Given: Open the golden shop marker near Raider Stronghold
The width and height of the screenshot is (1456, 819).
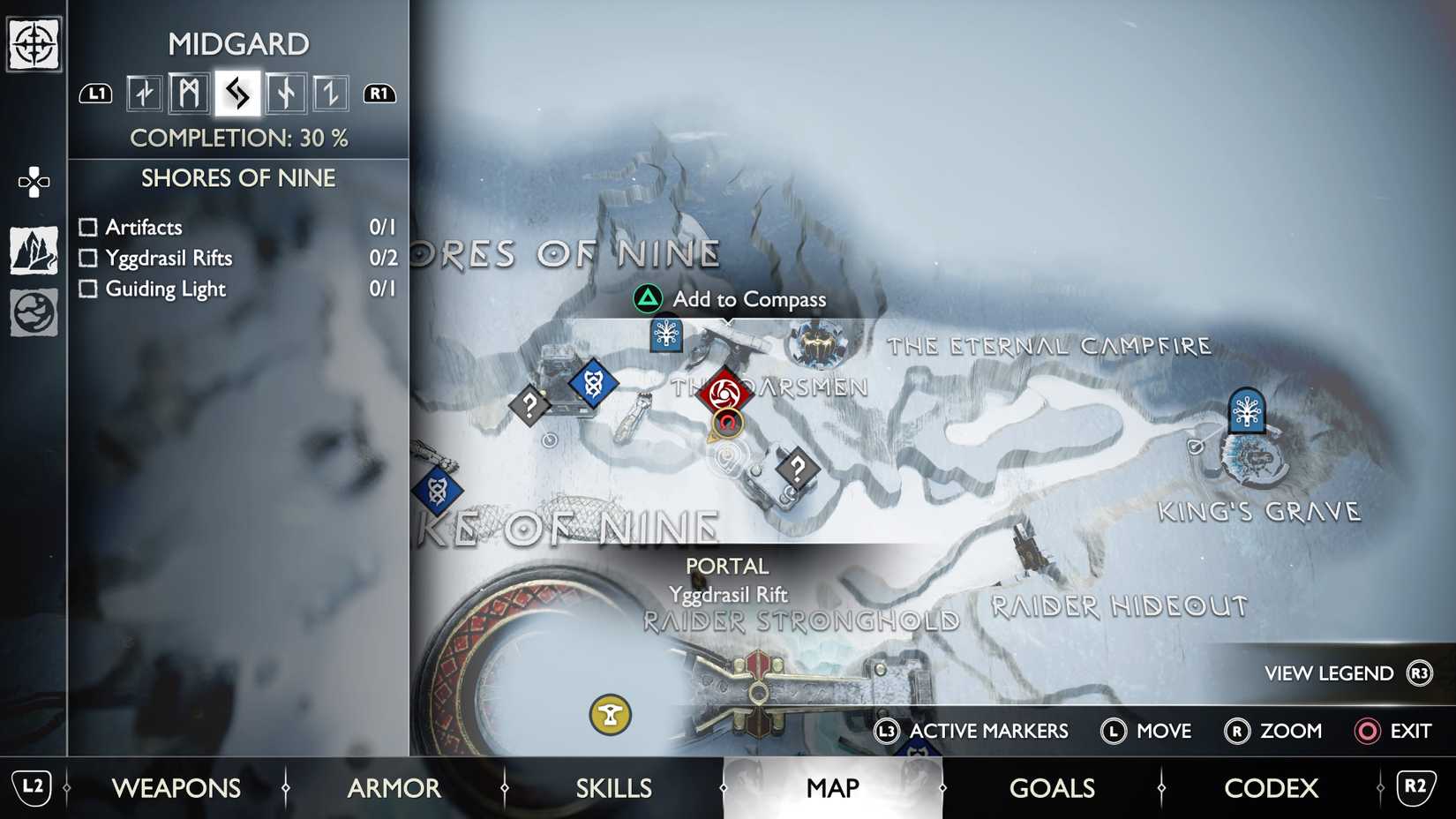Looking at the screenshot, I should tap(609, 716).
